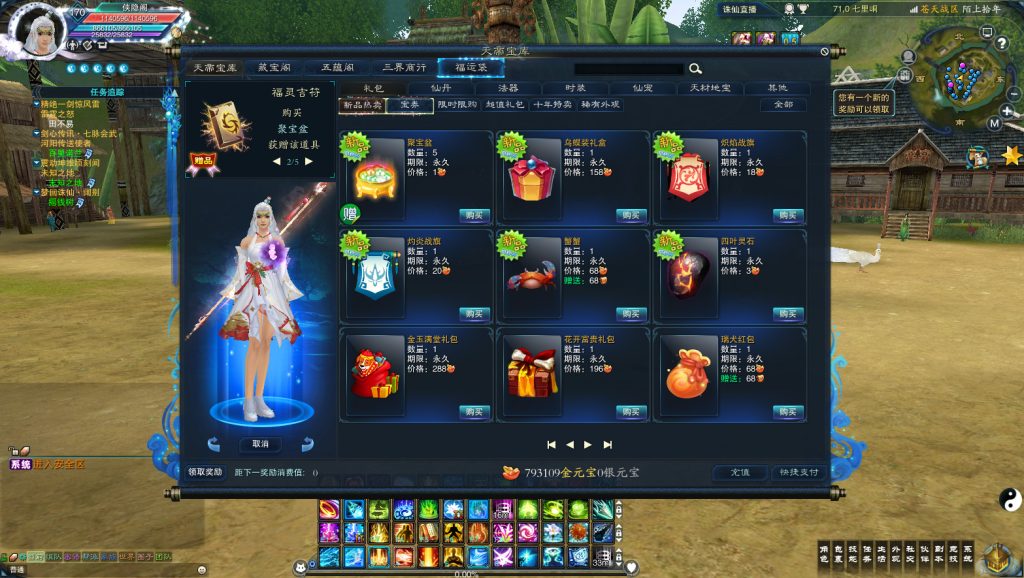Choose the 限时限购 sub-category
This screenshot has height=578, width=1024.
tap(459, 104)
